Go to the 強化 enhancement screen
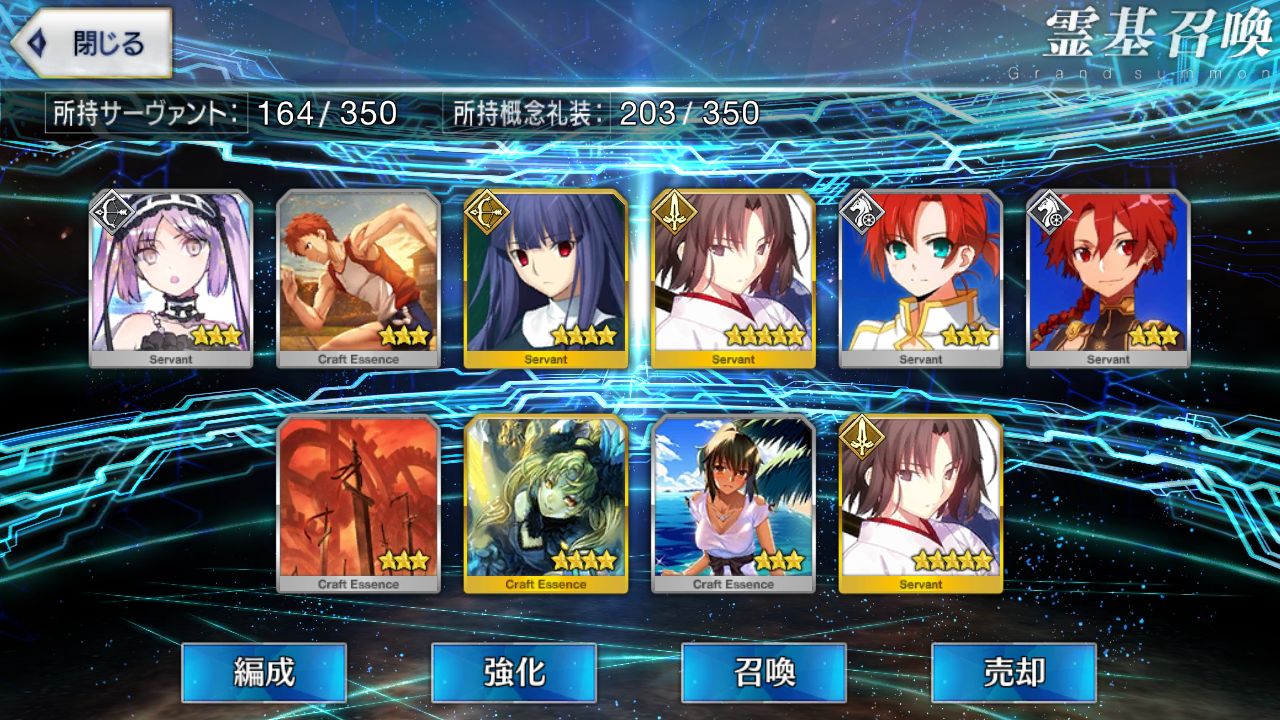1280x720 pixels. [514, 672]
